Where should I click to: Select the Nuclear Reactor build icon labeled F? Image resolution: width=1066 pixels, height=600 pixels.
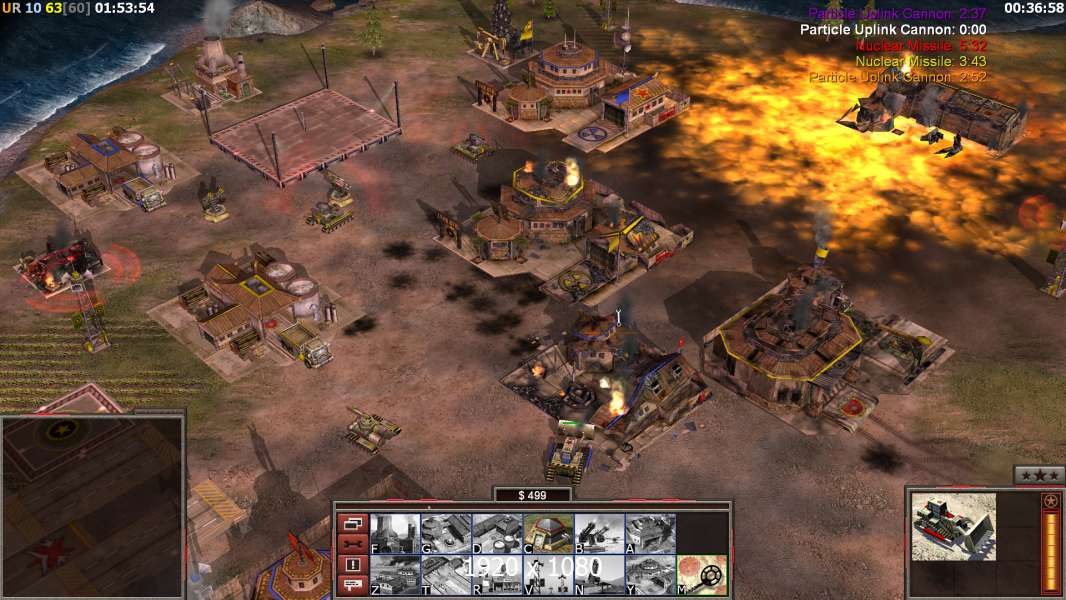pos(395,533)
